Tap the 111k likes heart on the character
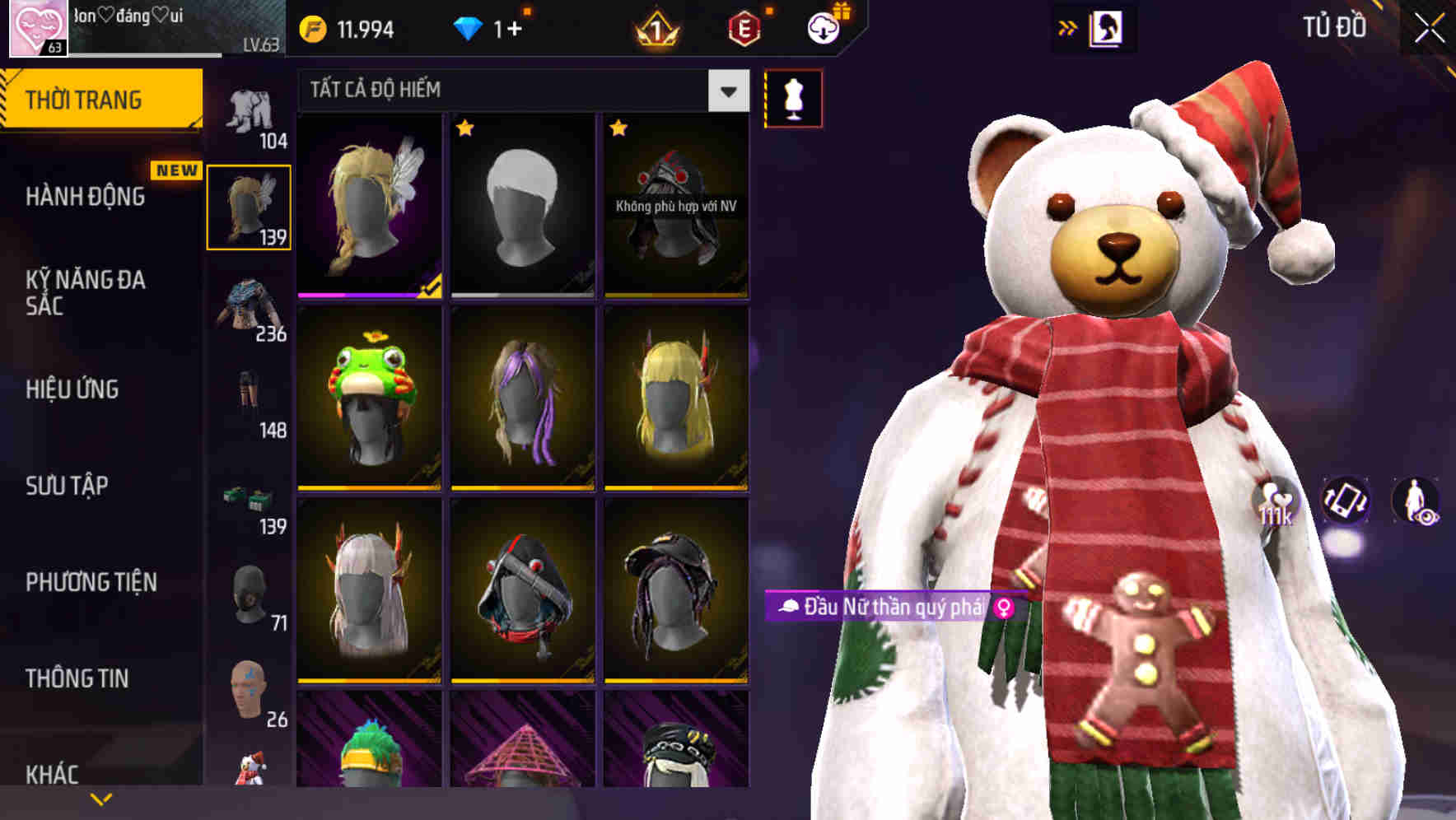 pyautogui.click(x=1272, y=501)
